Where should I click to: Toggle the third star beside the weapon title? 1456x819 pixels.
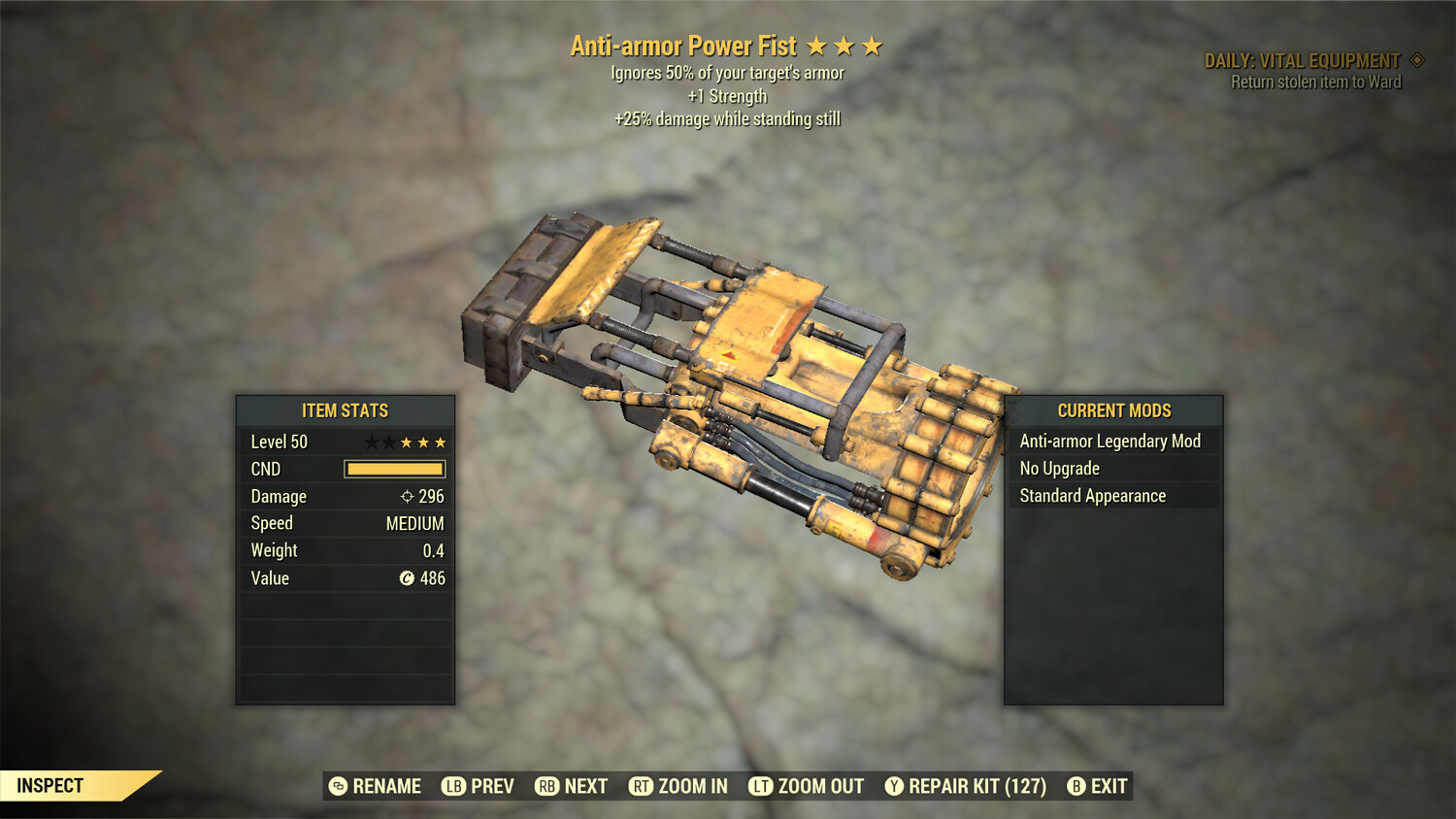pyautogui.click(x=873, y=46)
